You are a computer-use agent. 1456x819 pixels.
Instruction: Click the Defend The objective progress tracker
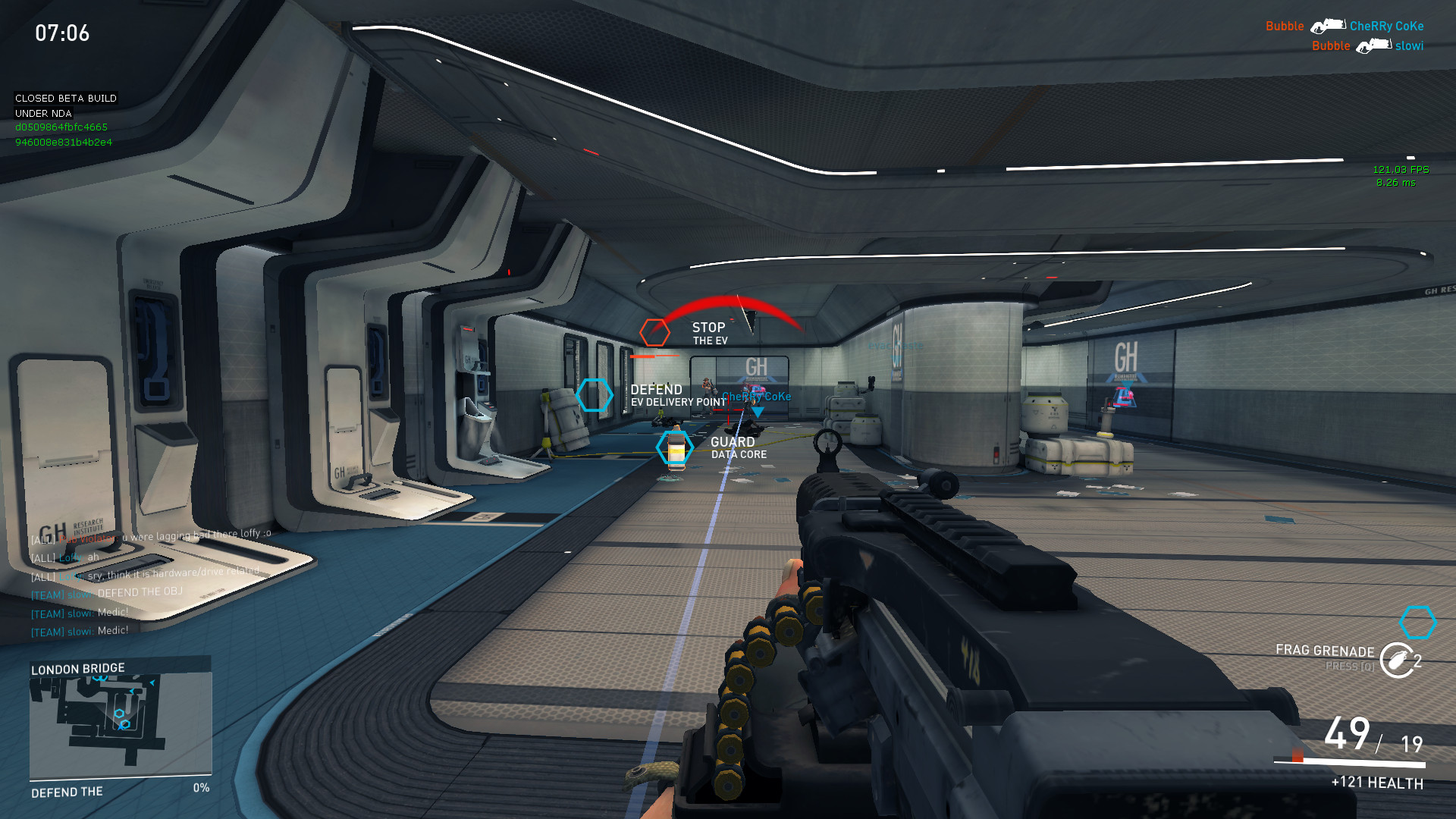[x=120, y=790]
